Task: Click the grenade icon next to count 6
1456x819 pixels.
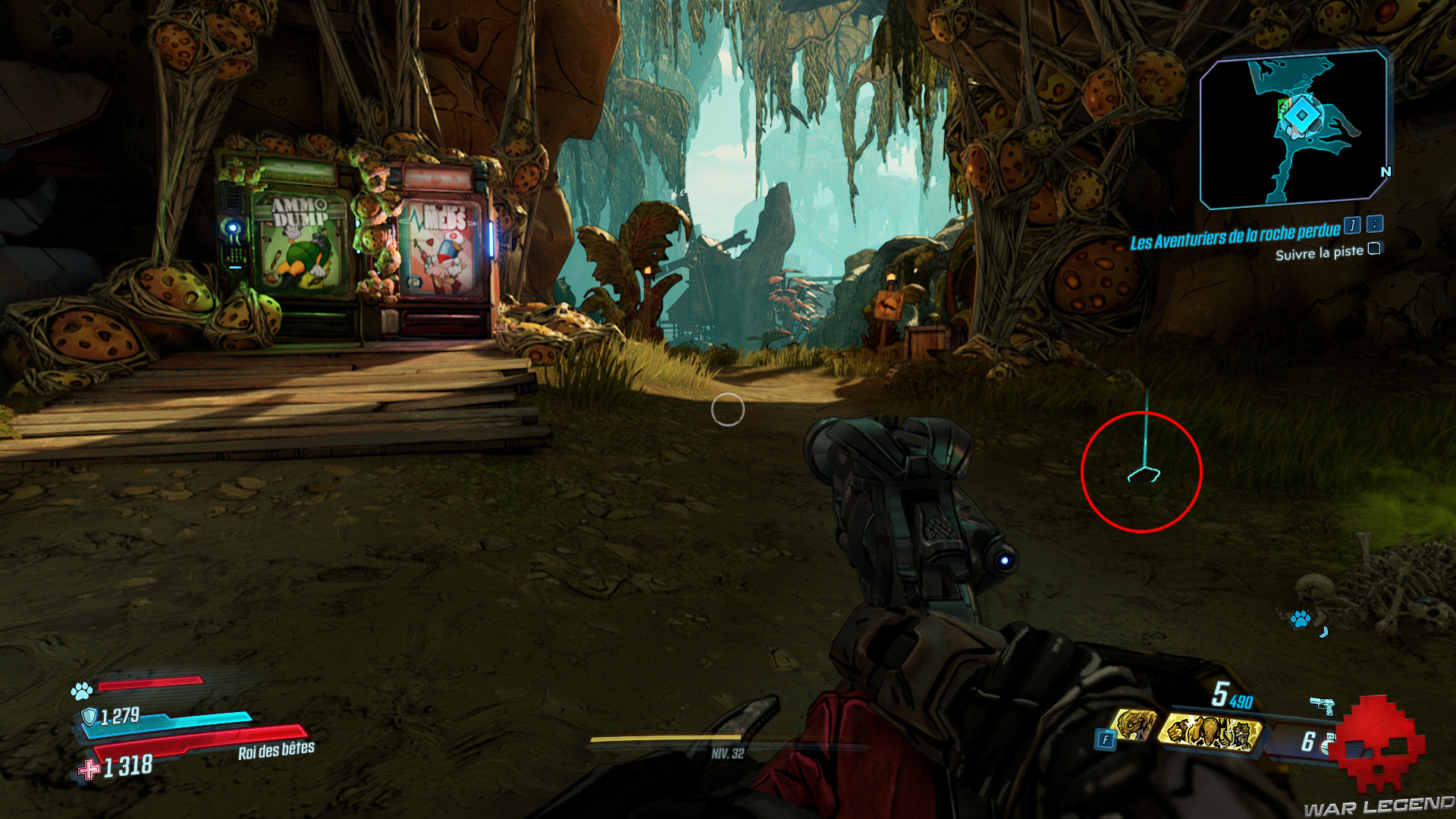Action: click(1328, 742)
